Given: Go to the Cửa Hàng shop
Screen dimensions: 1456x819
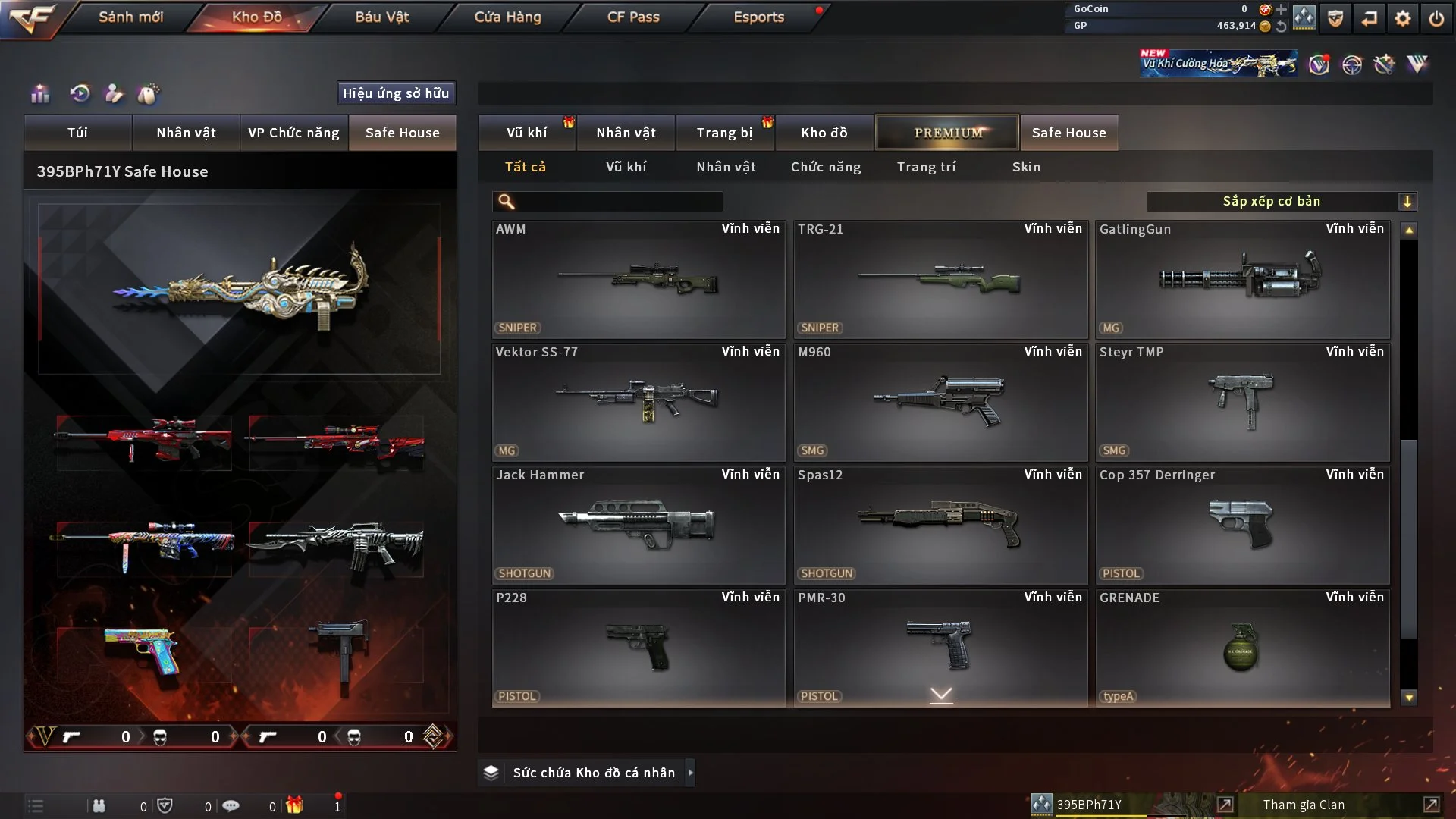Looking at the screenshot, I should [x=507, y=17].
